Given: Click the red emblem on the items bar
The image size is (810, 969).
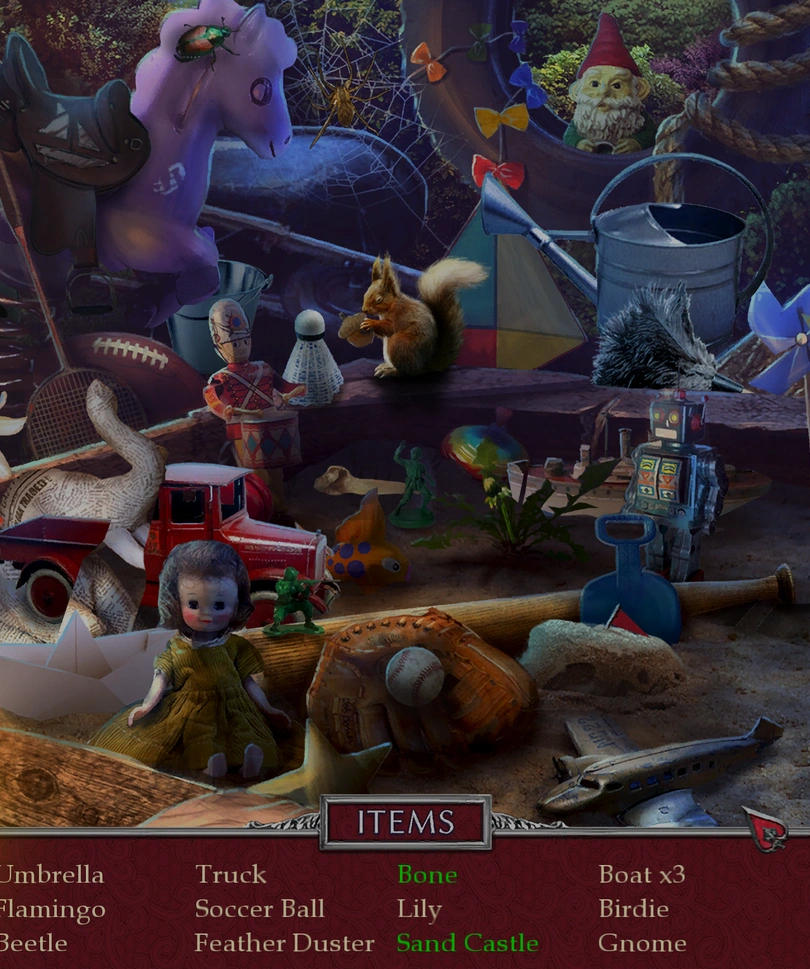Looking at the screenshot, I should point(765,829).
